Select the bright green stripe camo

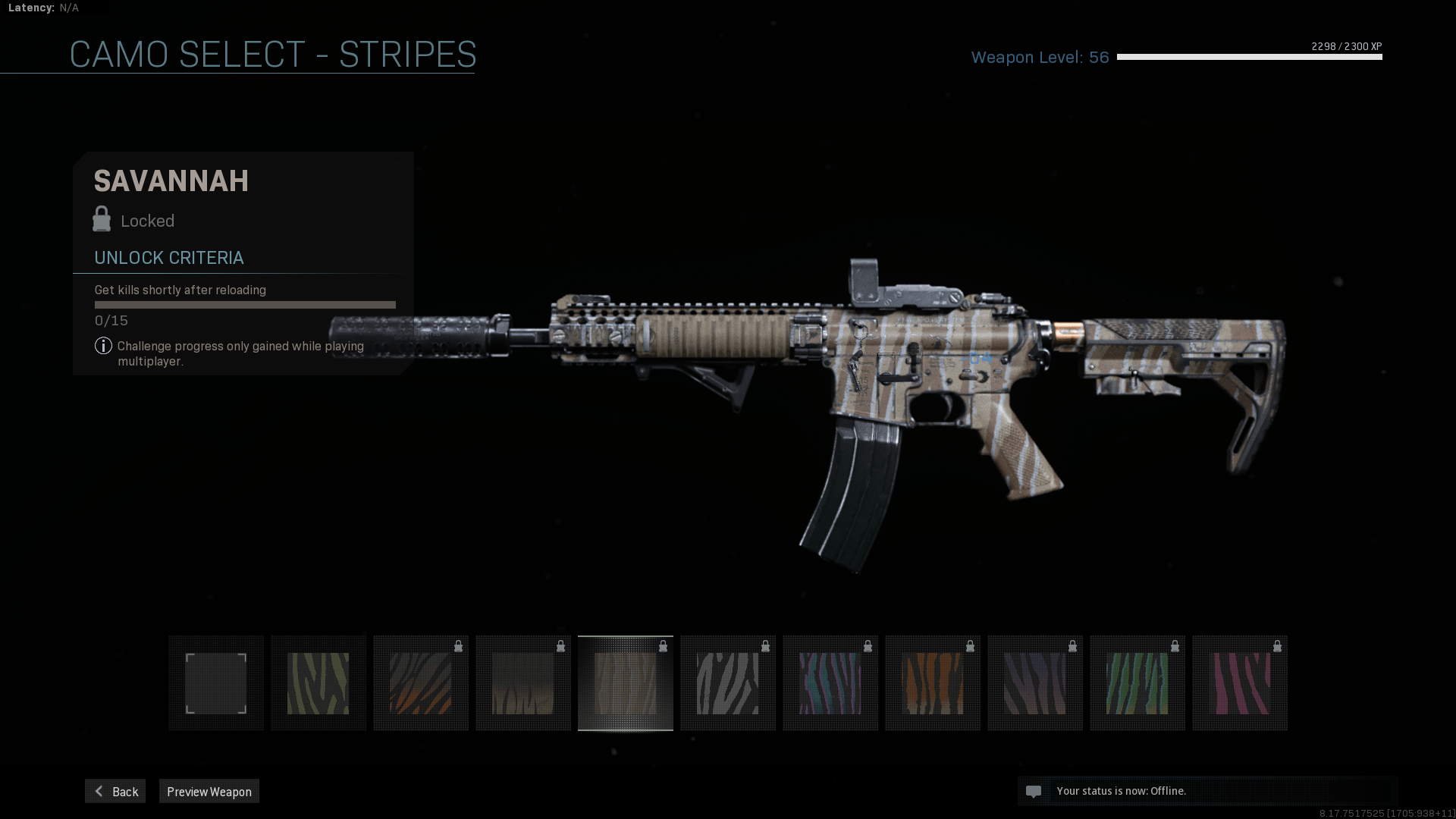(1137, 683)
